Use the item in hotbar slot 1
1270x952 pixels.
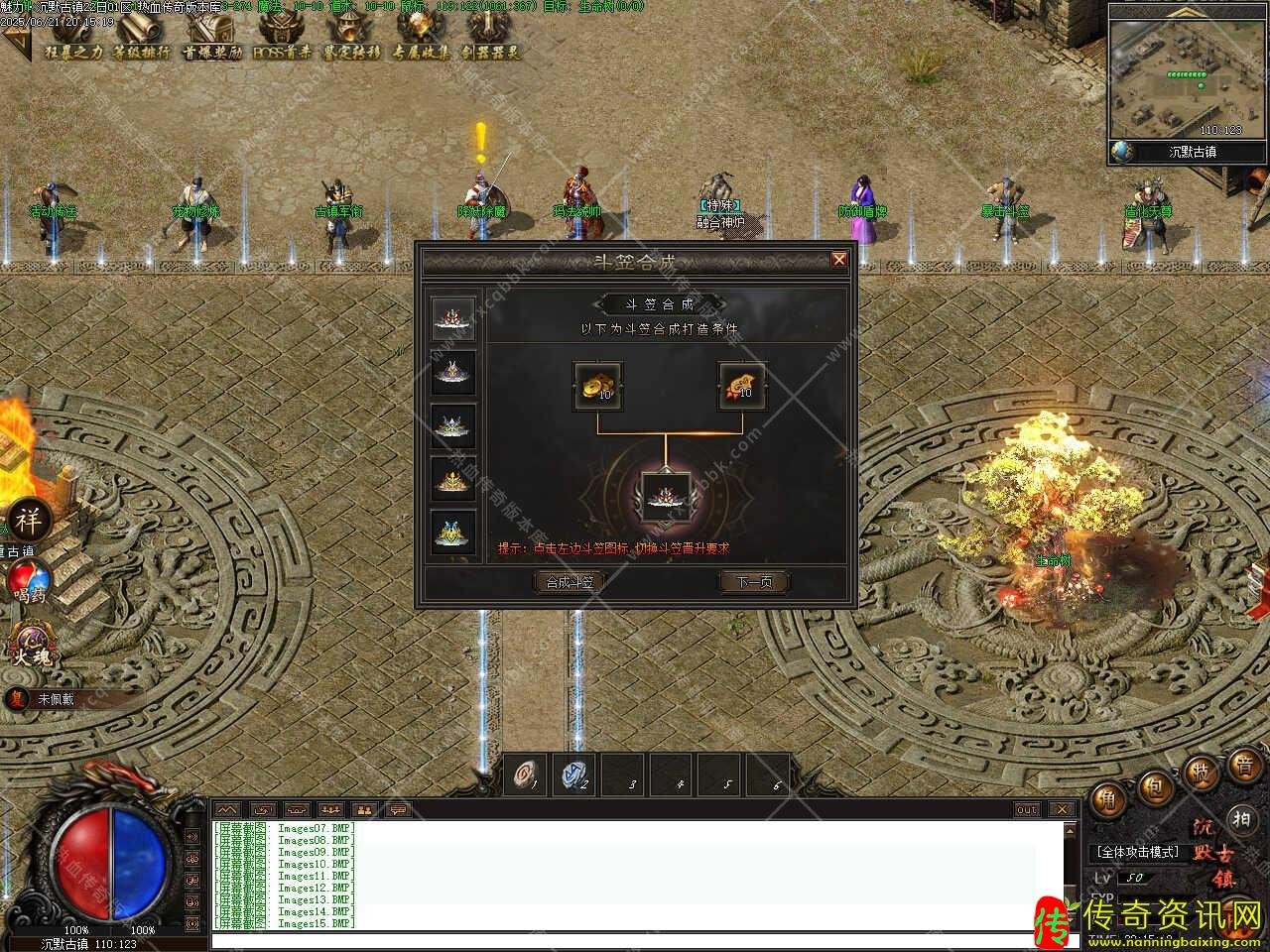click(x=526, y=773)
